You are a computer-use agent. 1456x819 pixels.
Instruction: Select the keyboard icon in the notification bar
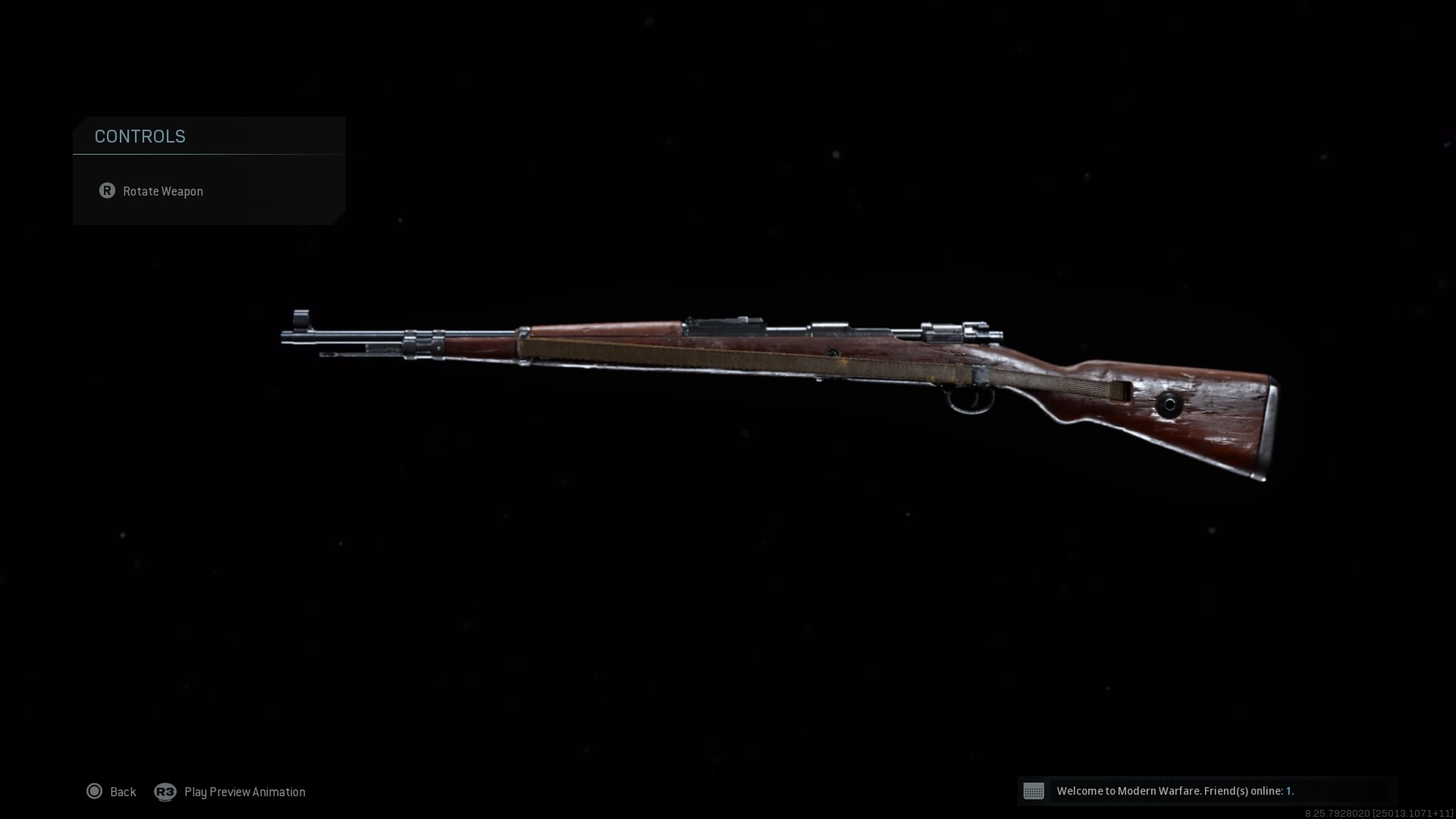click(1034, 791)
